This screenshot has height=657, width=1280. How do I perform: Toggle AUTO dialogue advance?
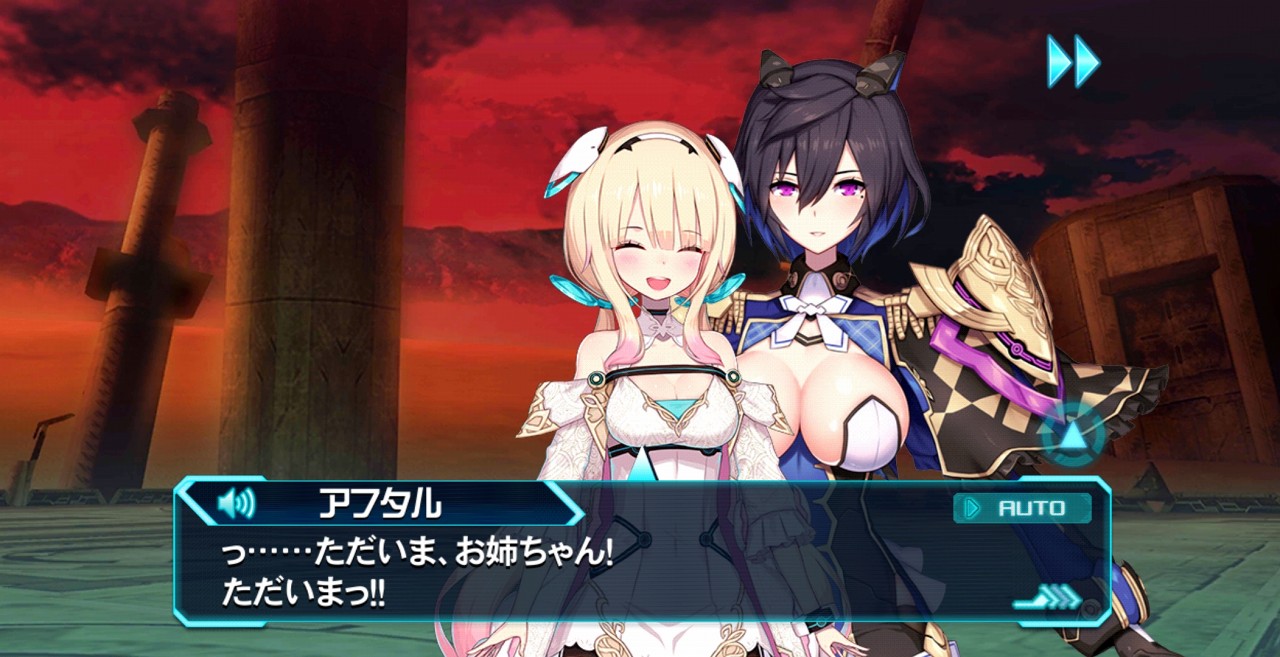1021,508
